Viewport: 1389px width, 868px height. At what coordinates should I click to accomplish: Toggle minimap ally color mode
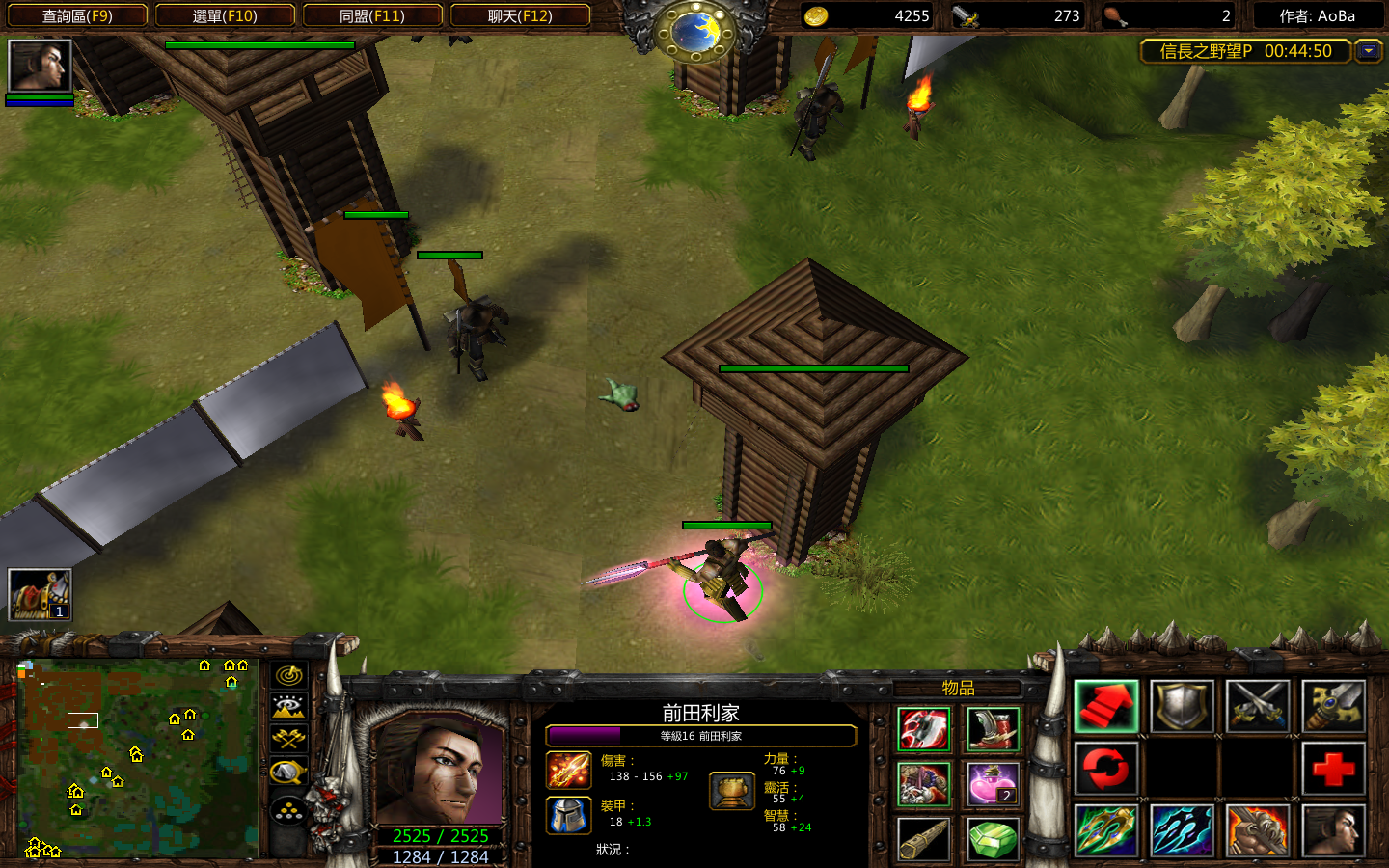coord(289,739)
